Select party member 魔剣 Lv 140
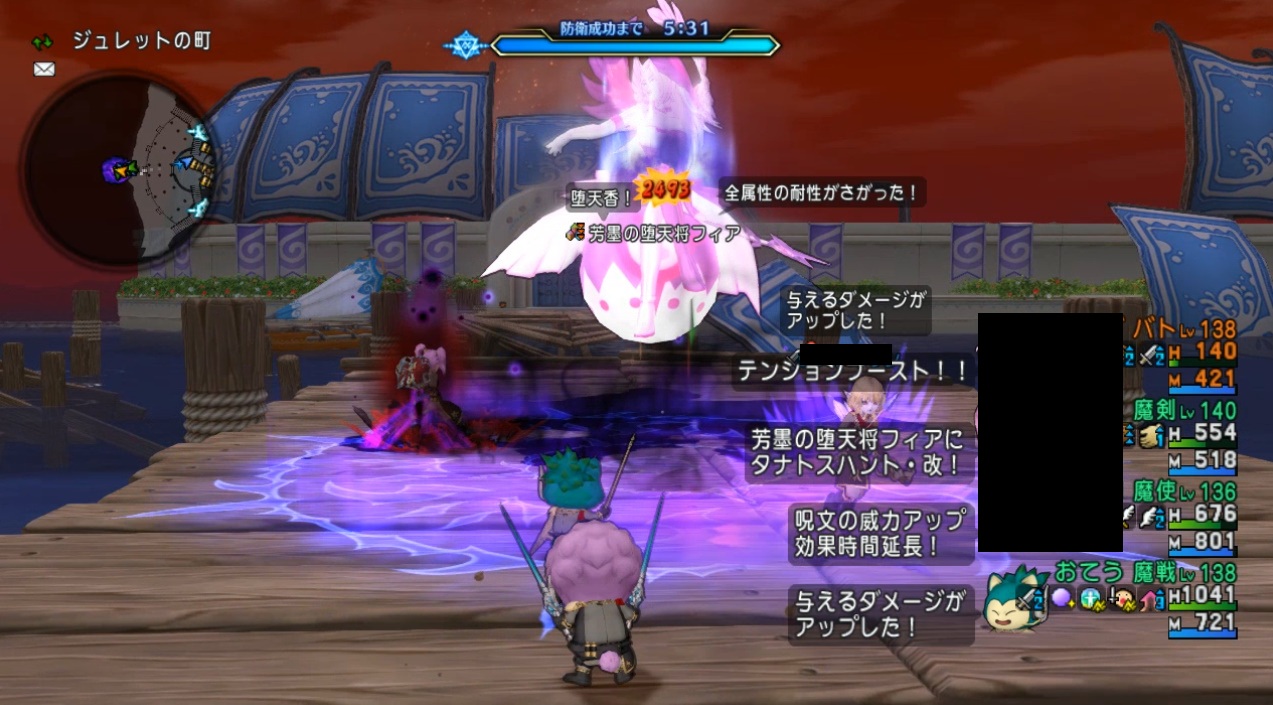Screen dimensions: 1273x705 pos(1185,410)
